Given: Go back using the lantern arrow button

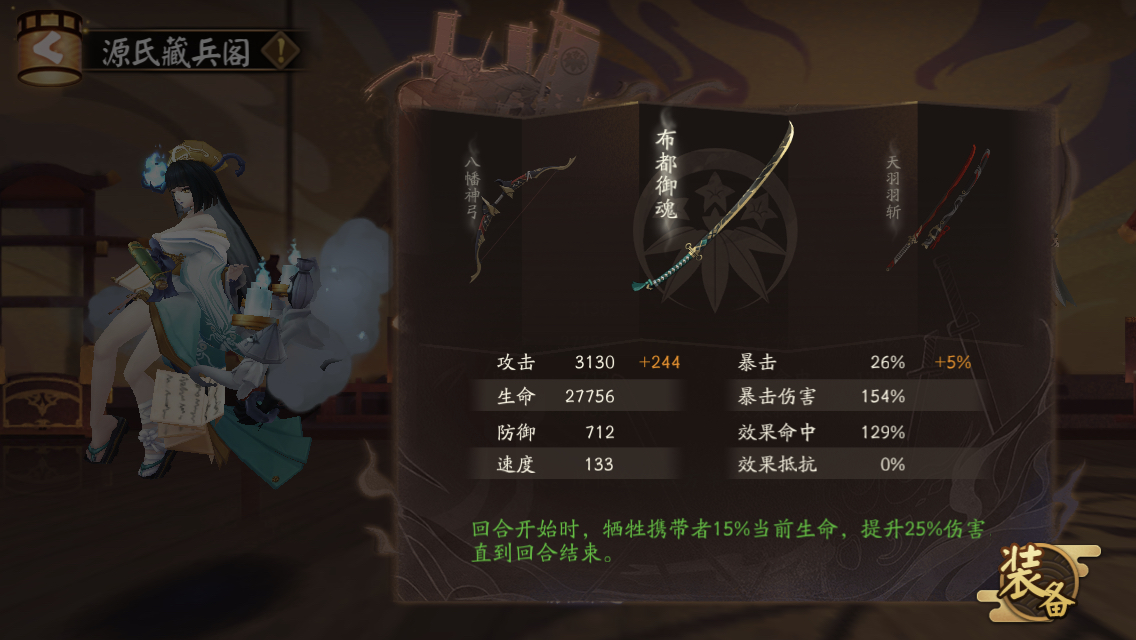Looking at the screenshot, I should click(x=48, y=47).
